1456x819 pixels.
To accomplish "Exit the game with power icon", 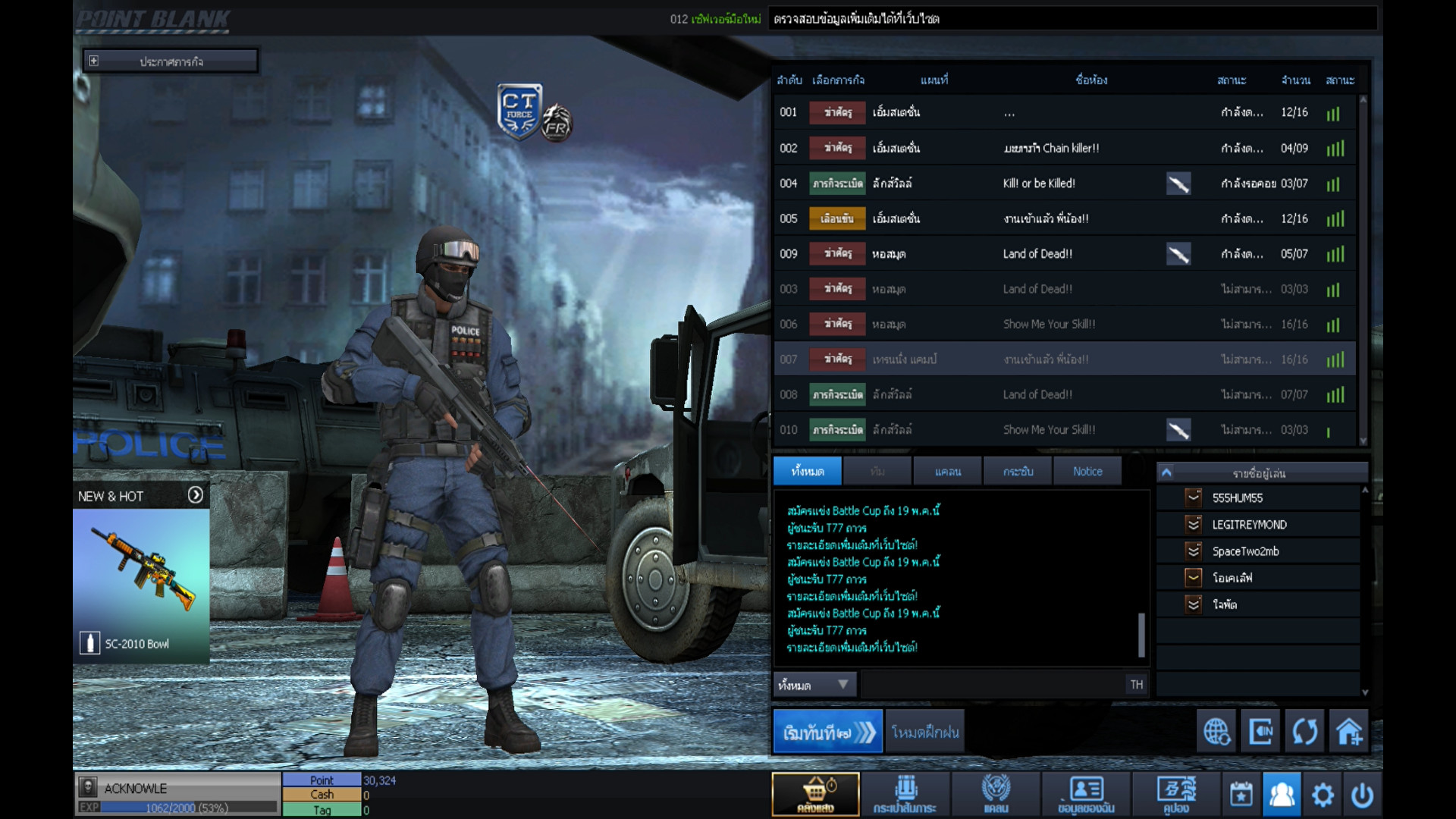I will point(1362,795).
